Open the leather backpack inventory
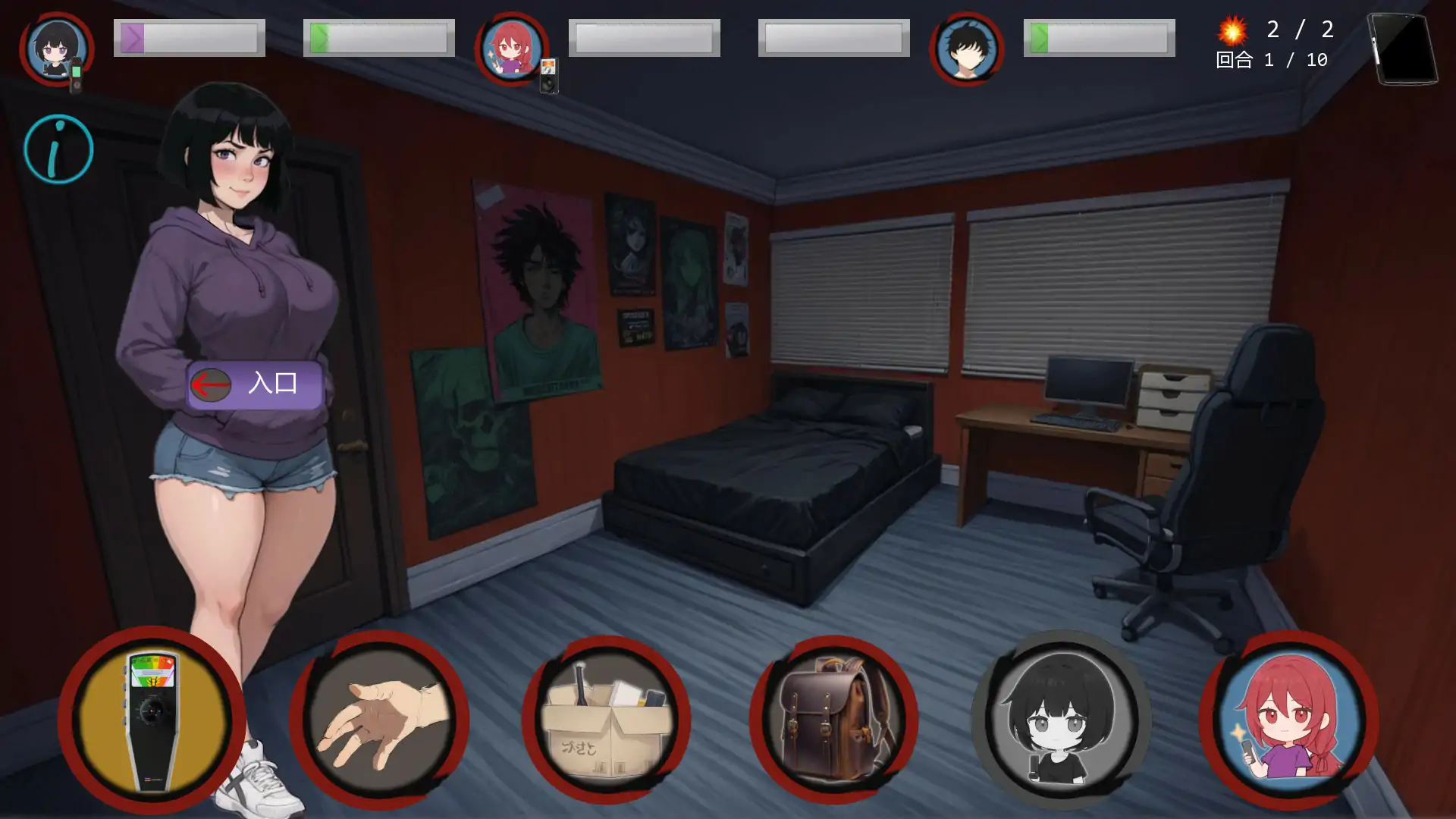The width and height of the screenshot is (1456, 819). point(833,720)
